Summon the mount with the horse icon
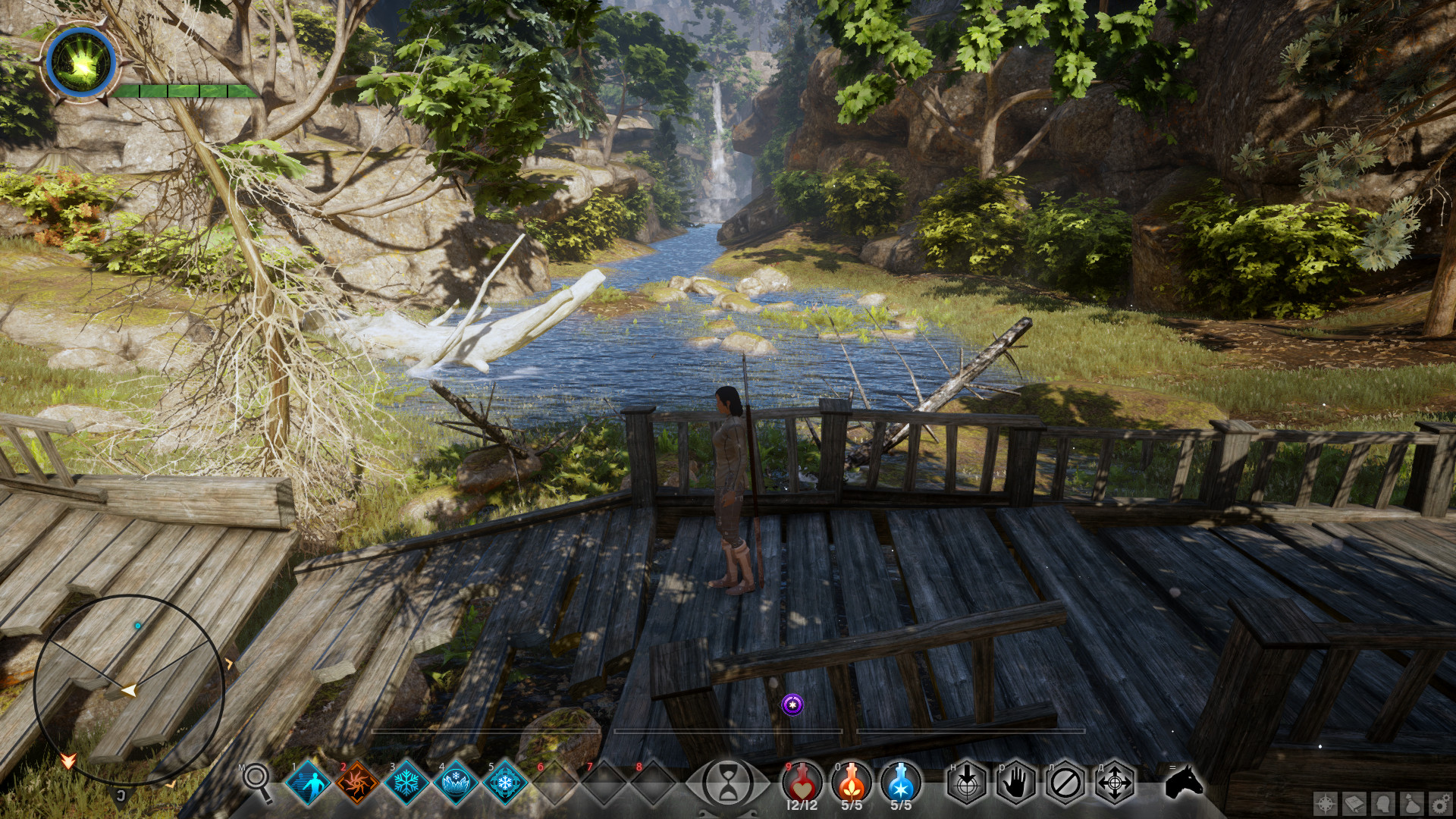This screenshot has width=1456, height=819. coord(1185,782)
